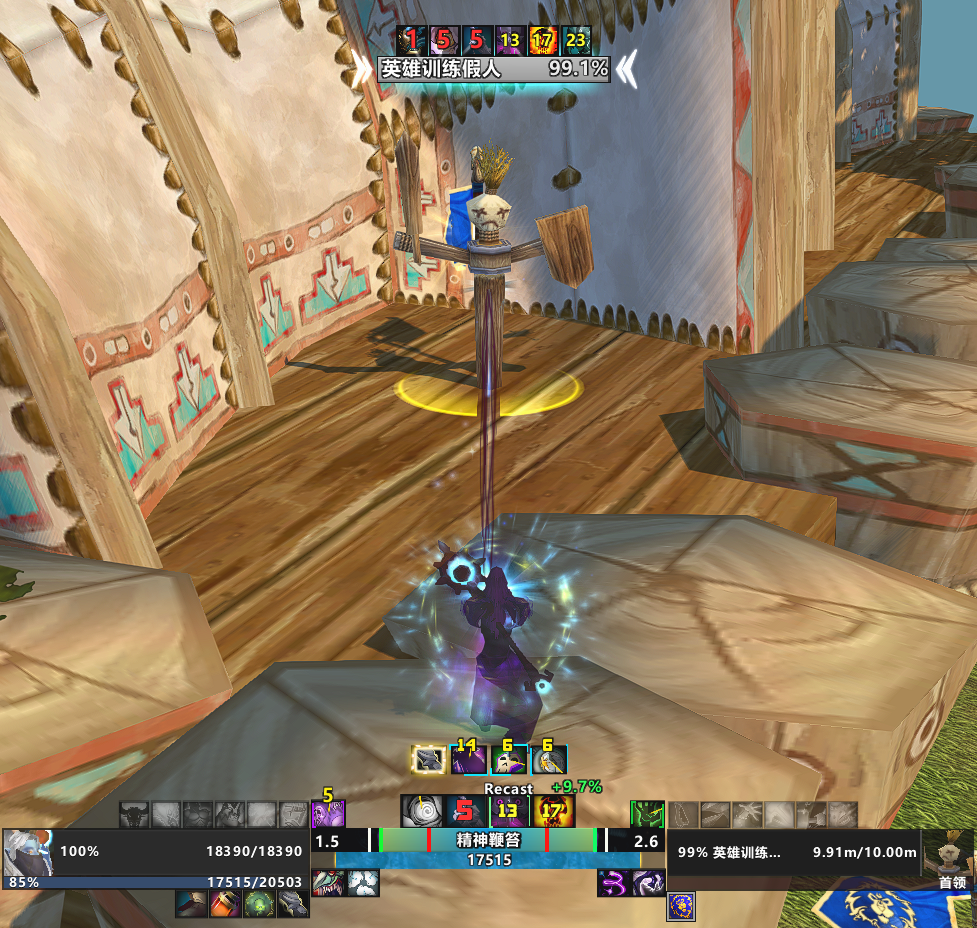
Task: Click the teal debuff showing 23 on nameplate
Action: coord(577,41)
